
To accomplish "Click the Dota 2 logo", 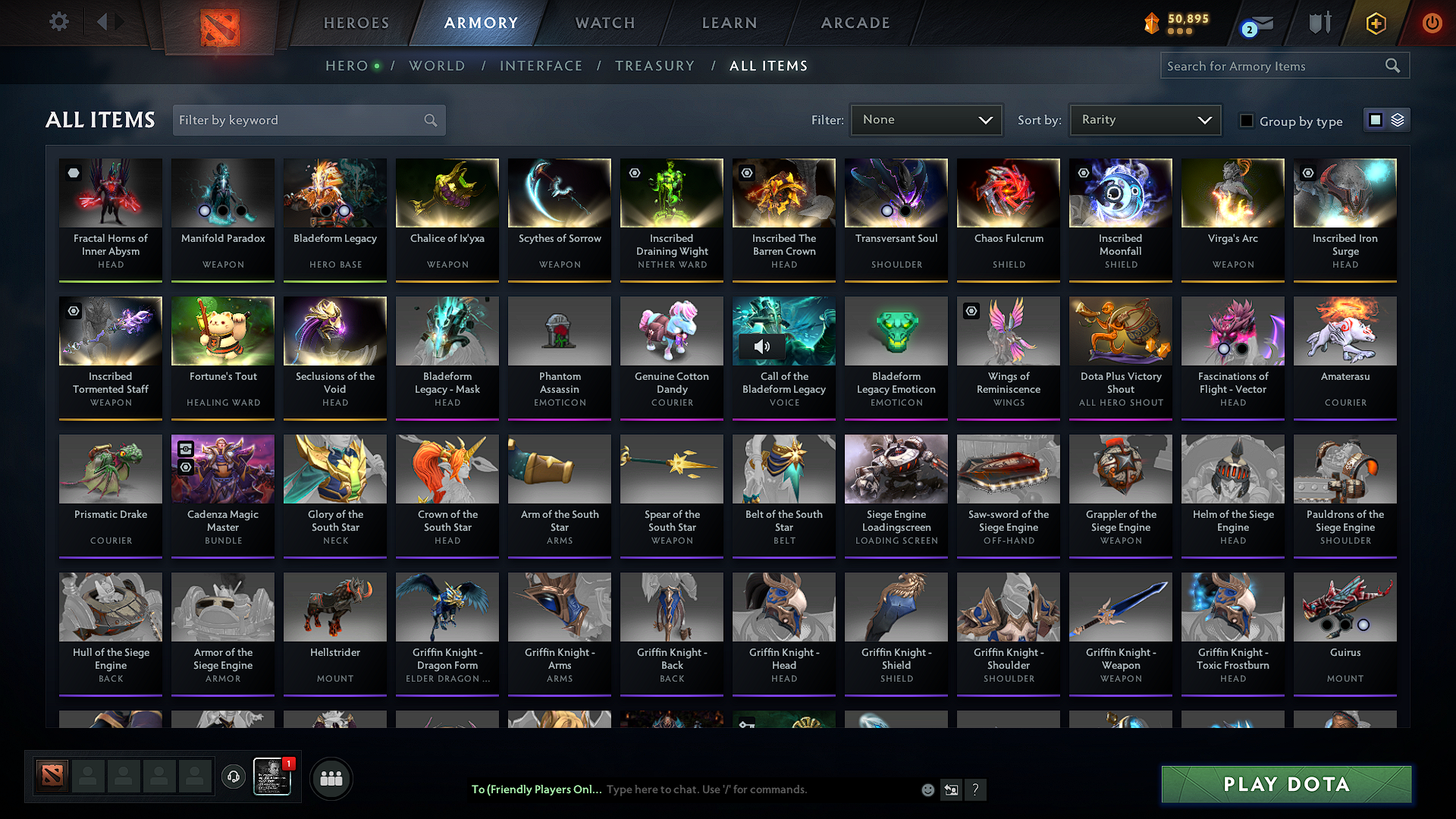I will pyautogui.click(x=219, y=22).
